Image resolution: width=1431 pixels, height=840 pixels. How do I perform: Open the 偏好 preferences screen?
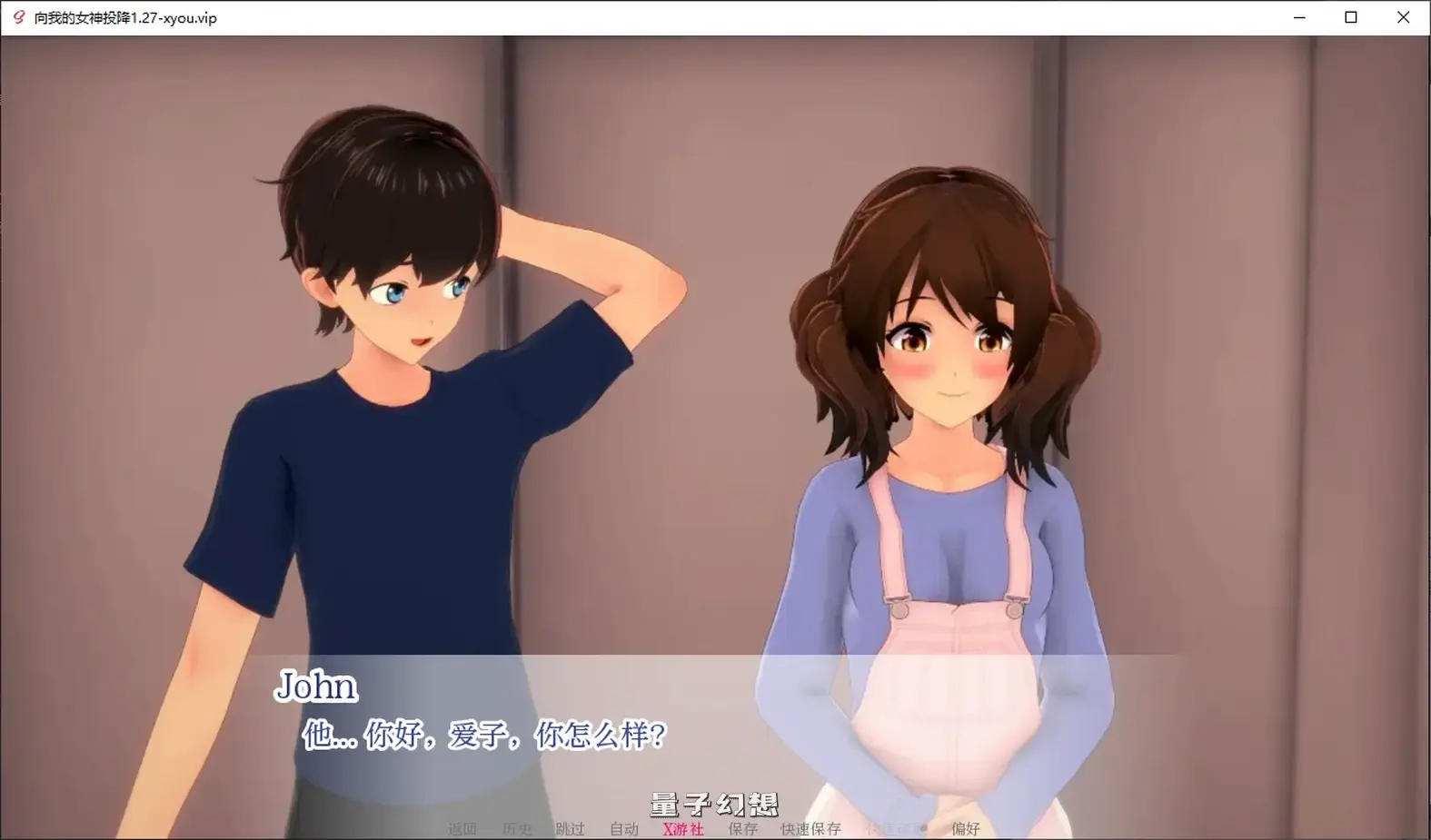(x=966, y=828)
